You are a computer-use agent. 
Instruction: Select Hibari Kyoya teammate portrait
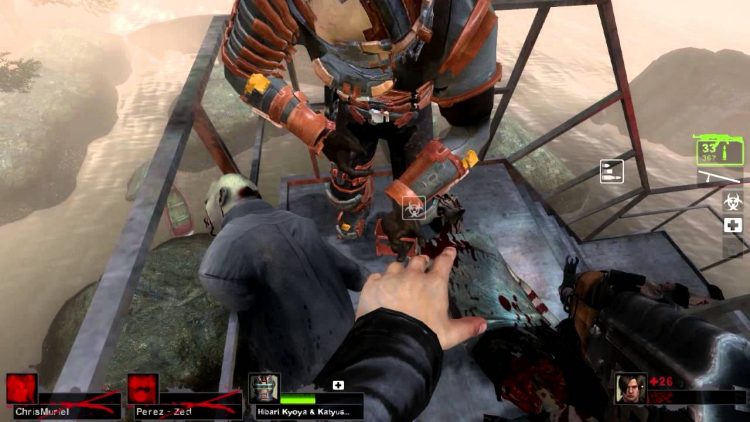pos(262,388)
